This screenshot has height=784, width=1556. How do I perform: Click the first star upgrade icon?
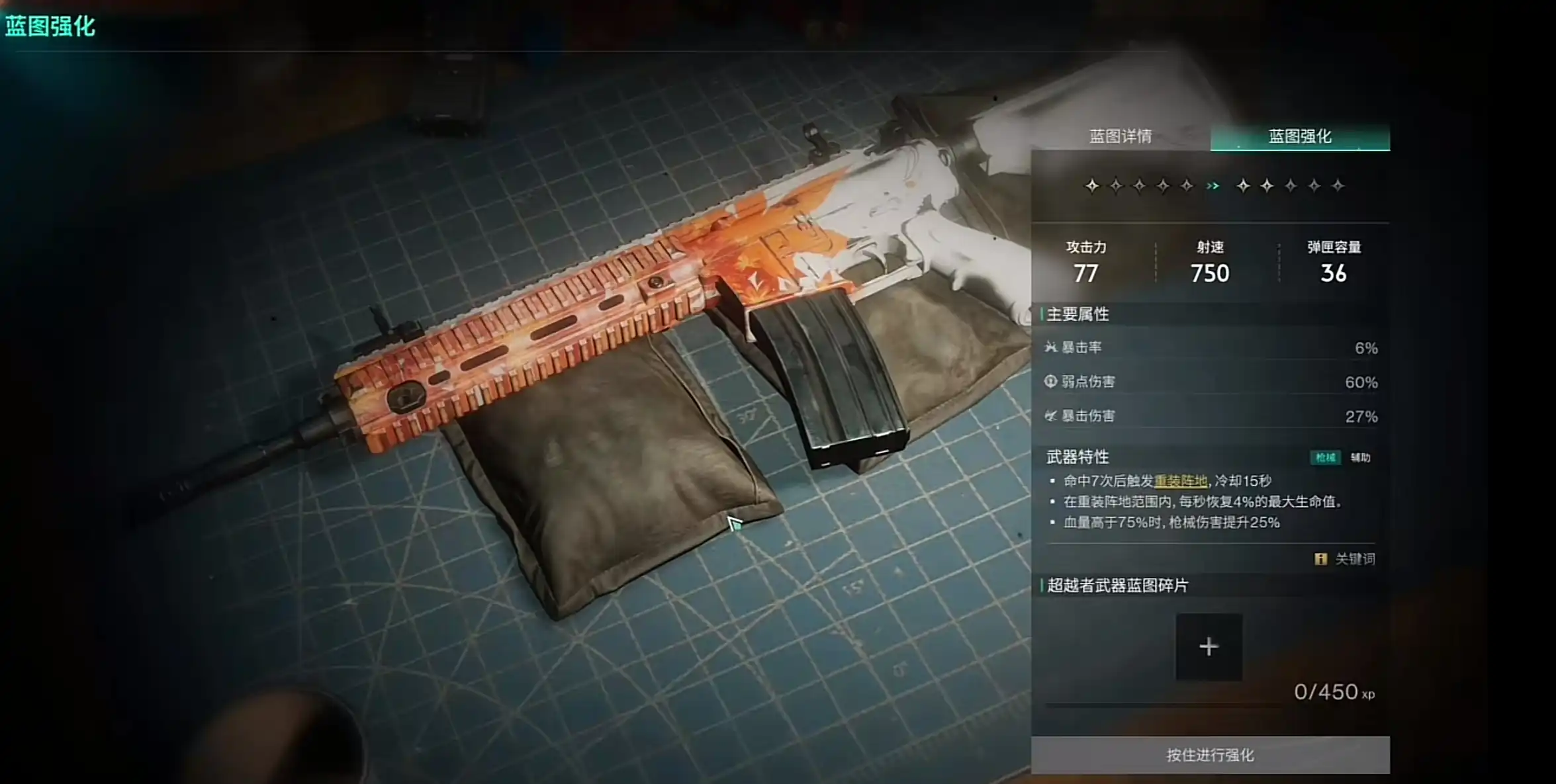click(1093, 186)
